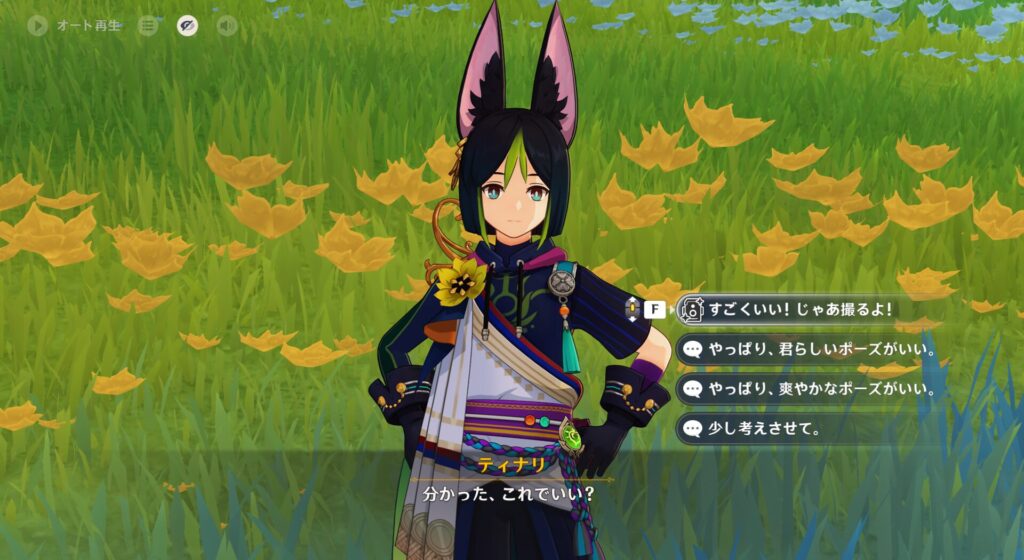This screenshot has height=560, width=1024.
Task: Select "やっぱり、君らしいポーズがいい。" option
Action: tap(808, 349)
